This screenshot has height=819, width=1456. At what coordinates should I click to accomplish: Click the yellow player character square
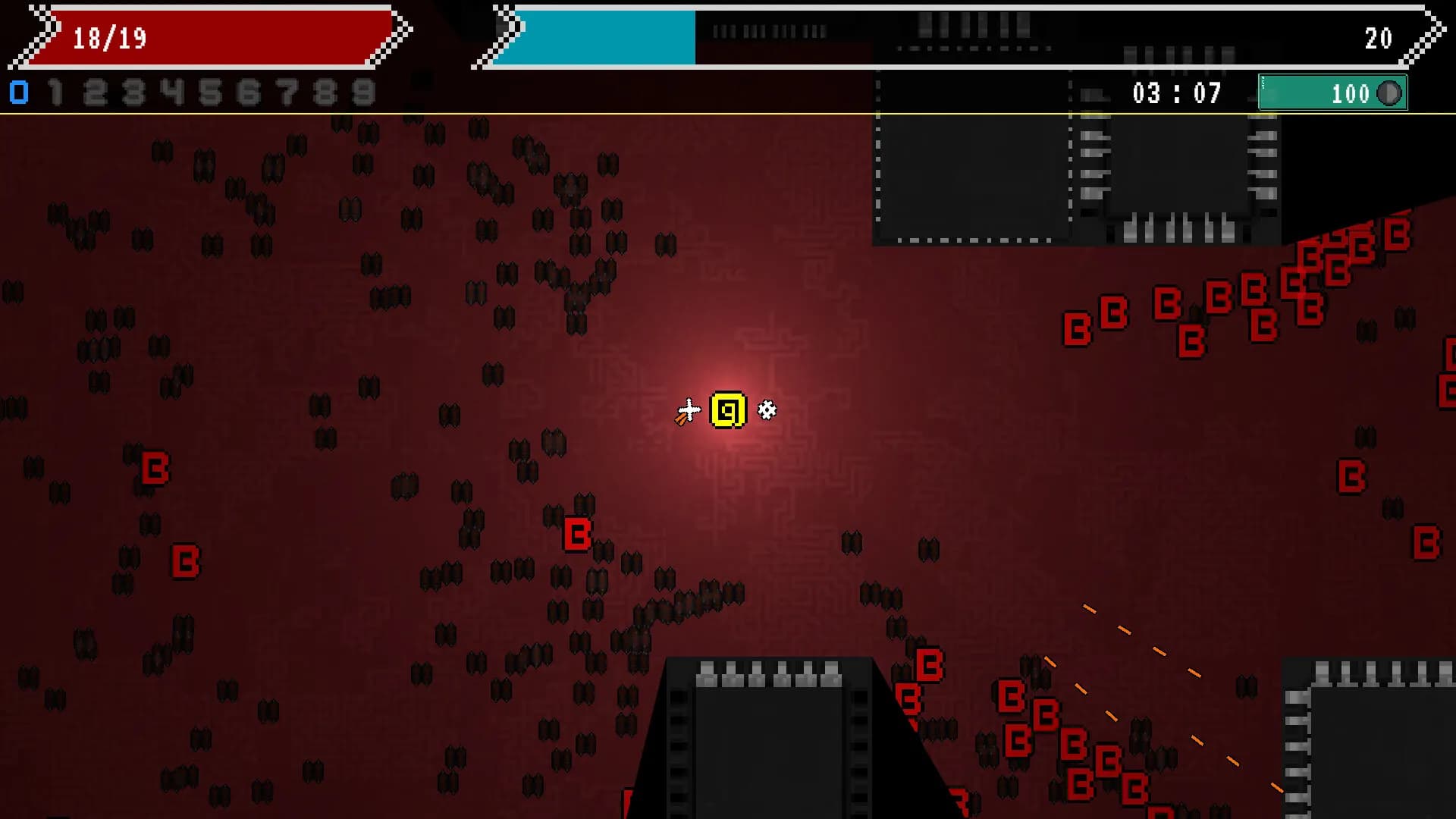[x=726, y=409]
